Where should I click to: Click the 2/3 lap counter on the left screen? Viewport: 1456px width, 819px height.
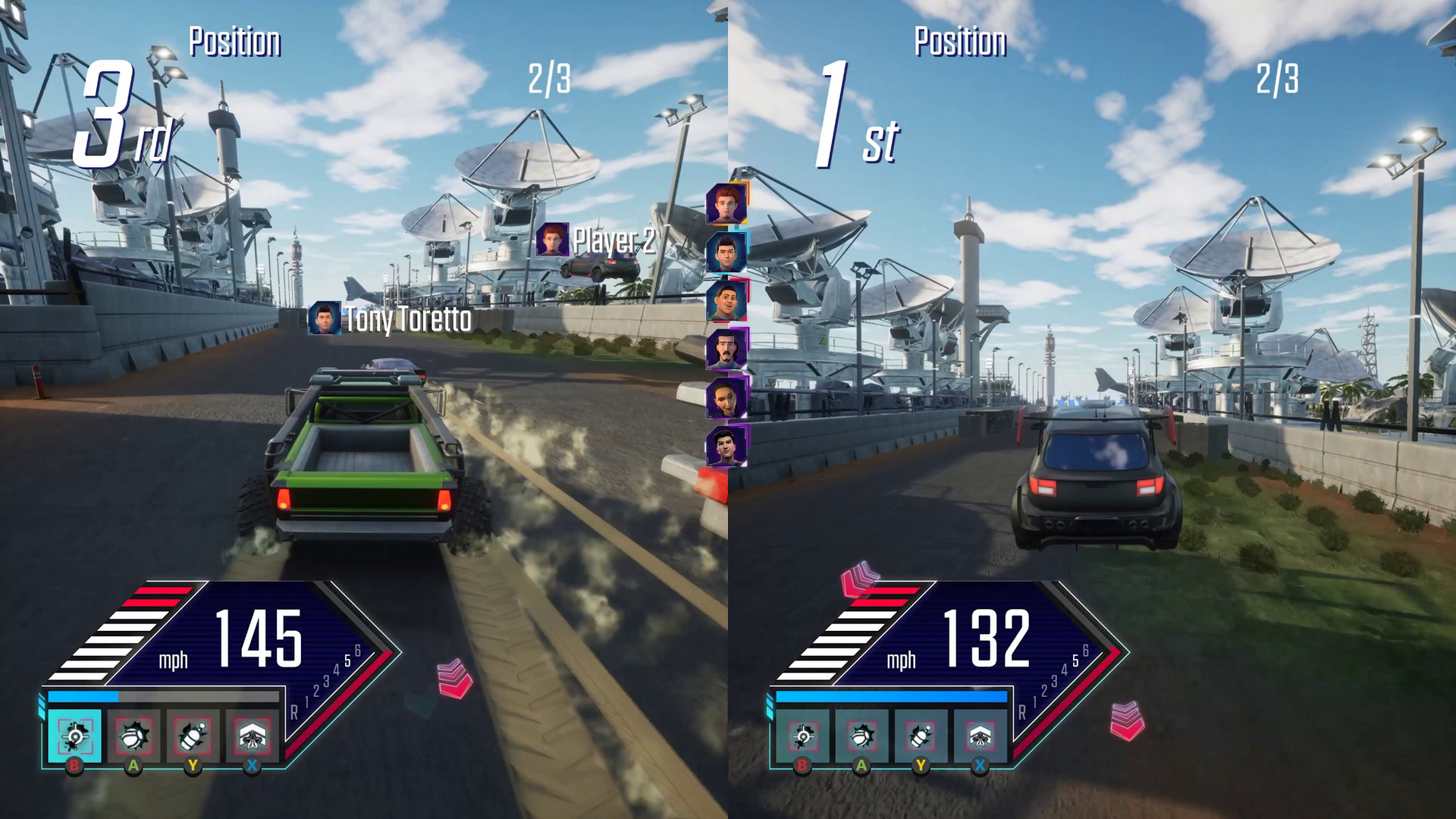[549, 77]
